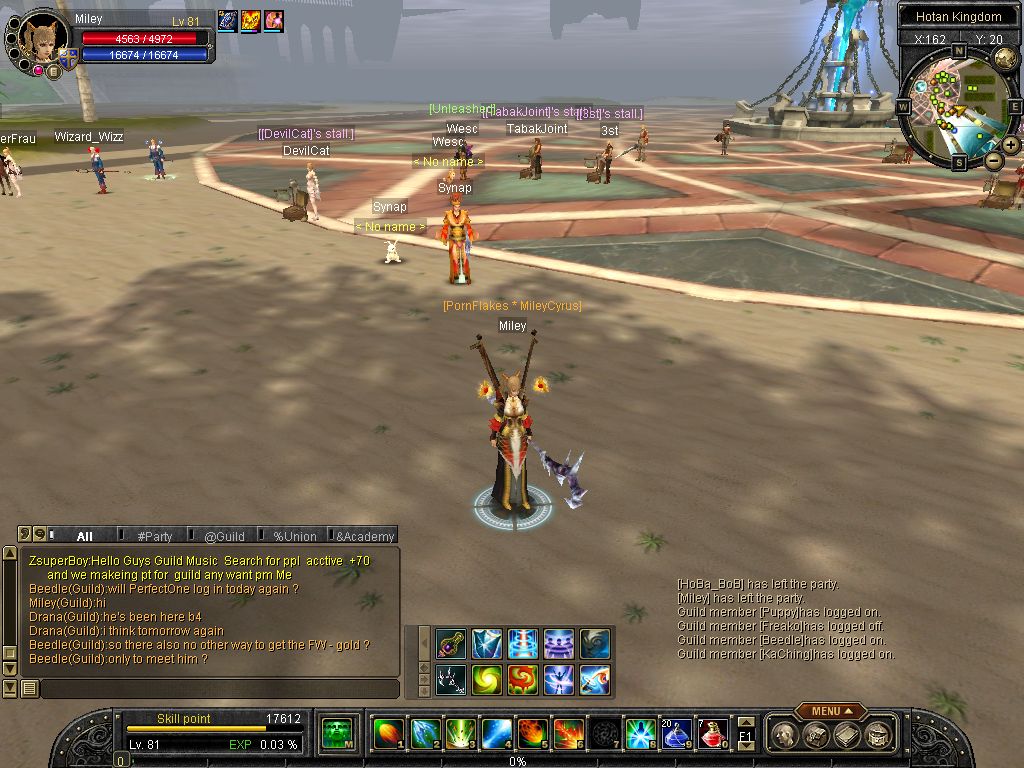Click Miley's character portrait

click(44, 40)
